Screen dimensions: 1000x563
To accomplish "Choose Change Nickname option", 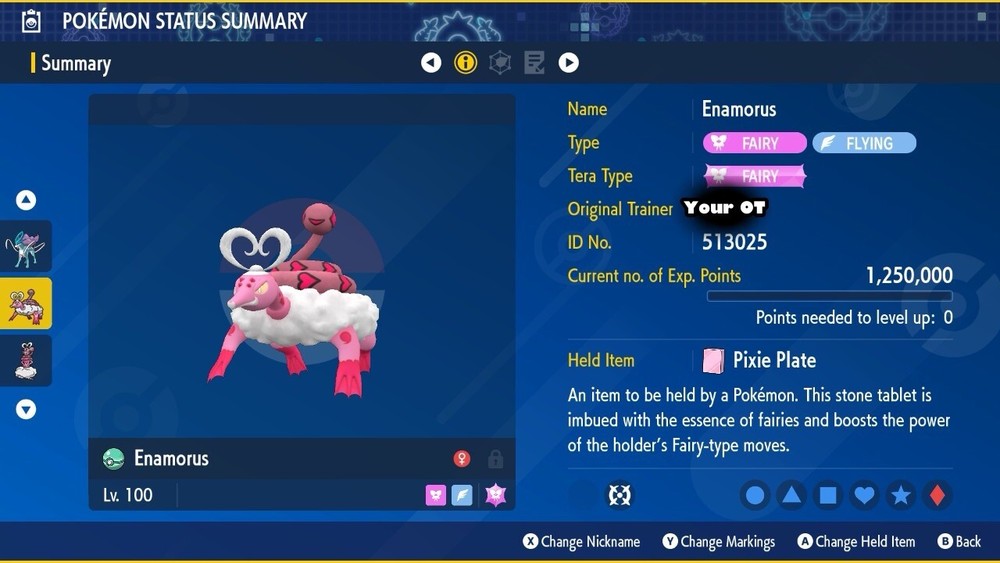I will pyautogui.click(x=581, y=542).
